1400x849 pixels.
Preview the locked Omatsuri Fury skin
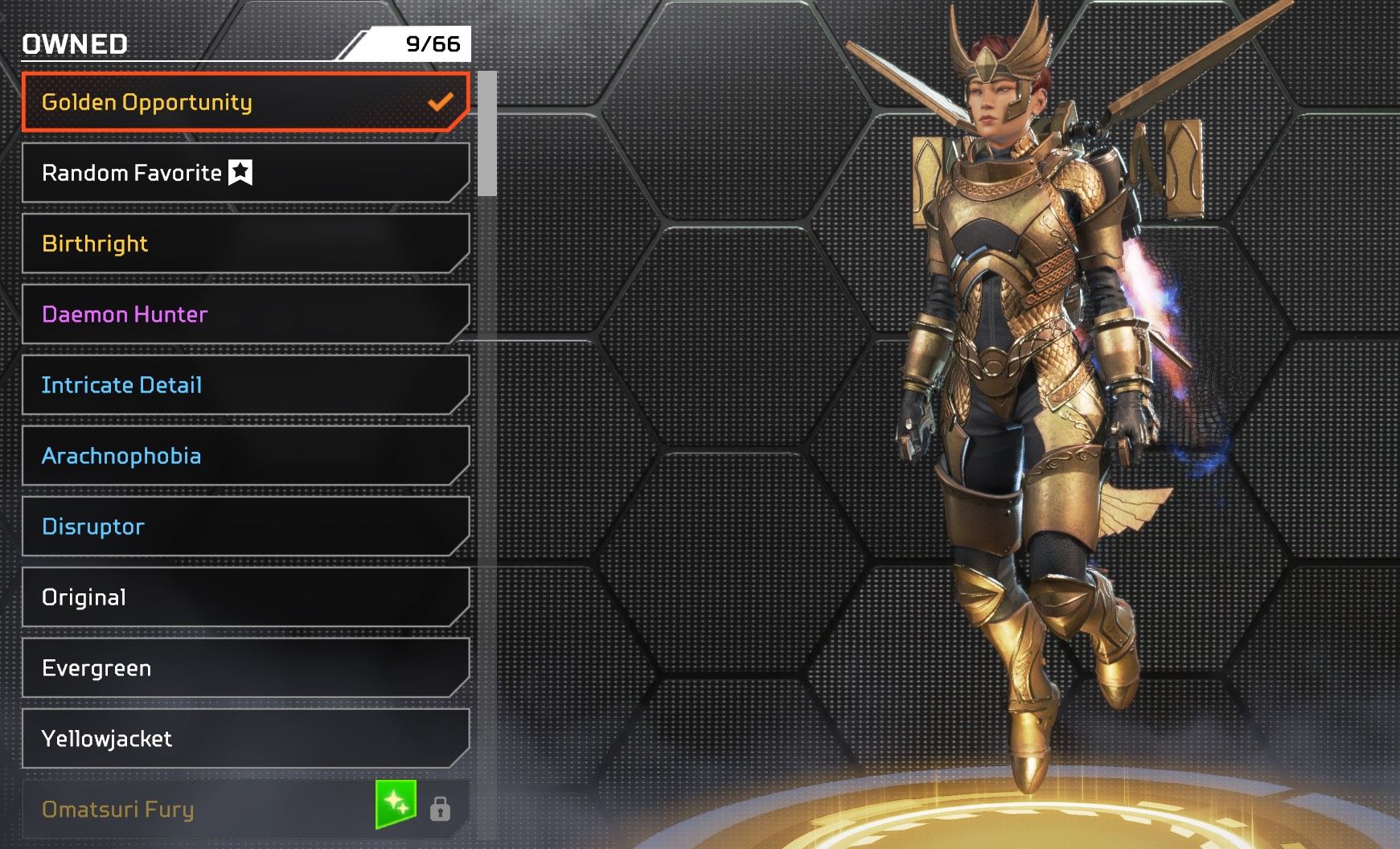point(201,810)
